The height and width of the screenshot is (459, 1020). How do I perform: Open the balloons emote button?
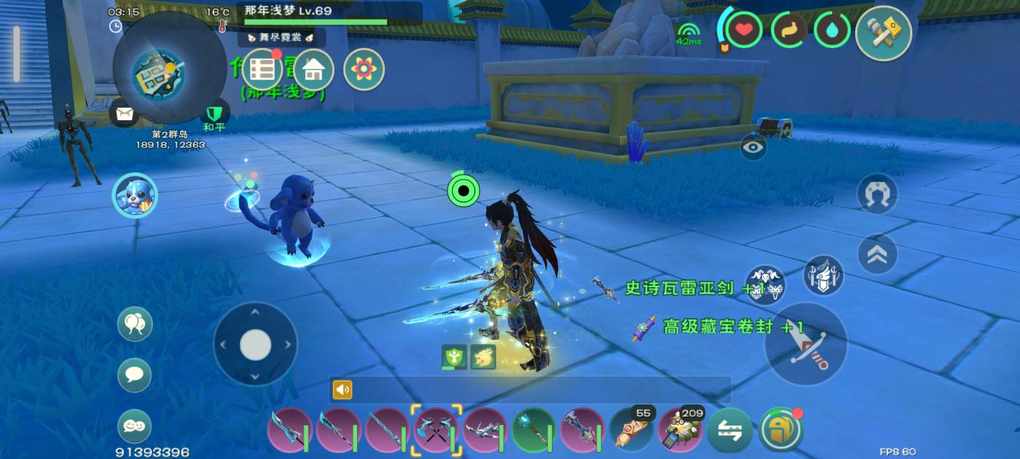click(134, 324)
